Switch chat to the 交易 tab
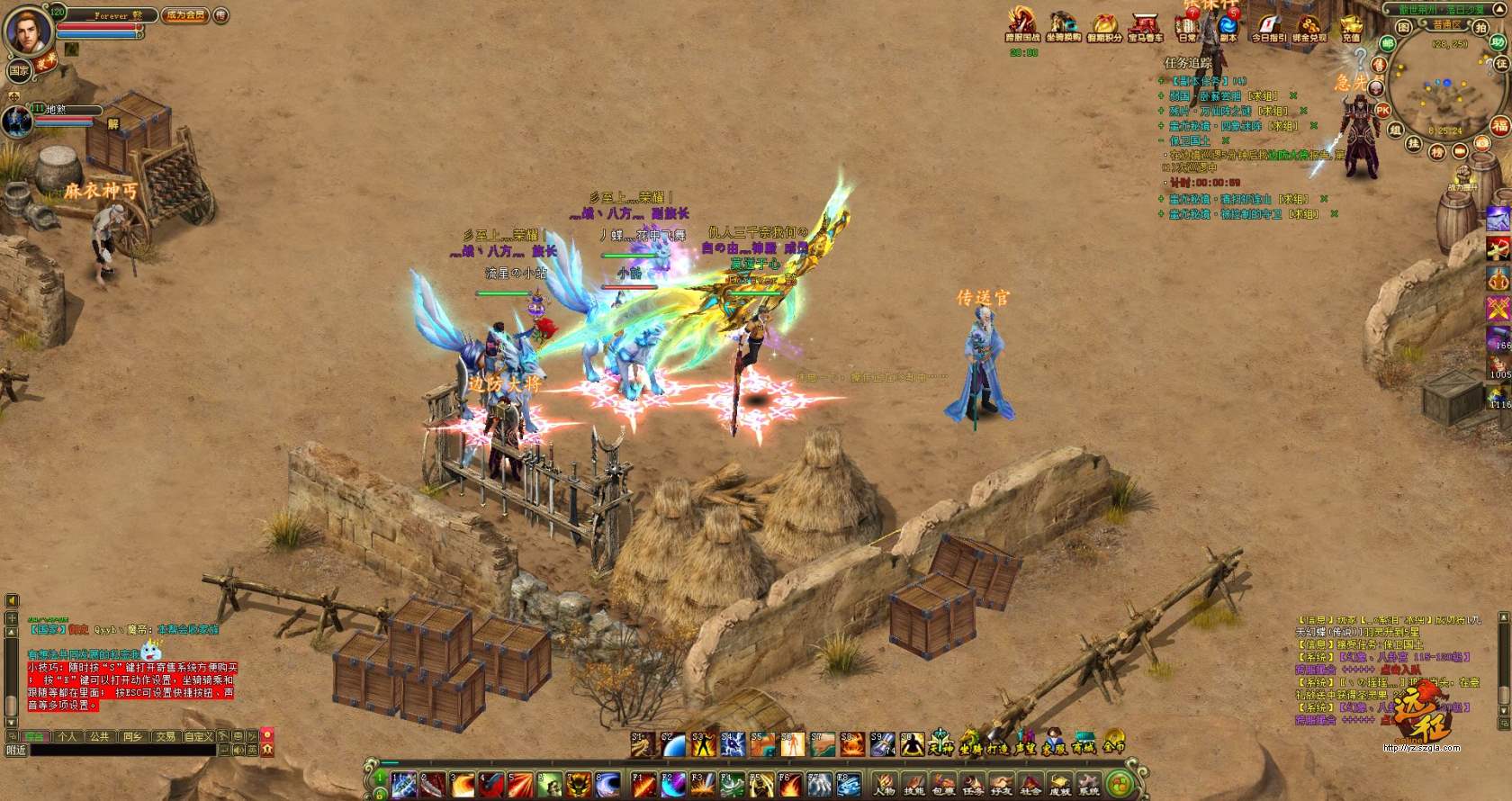The image size is (1512, 801). point(166,736)
